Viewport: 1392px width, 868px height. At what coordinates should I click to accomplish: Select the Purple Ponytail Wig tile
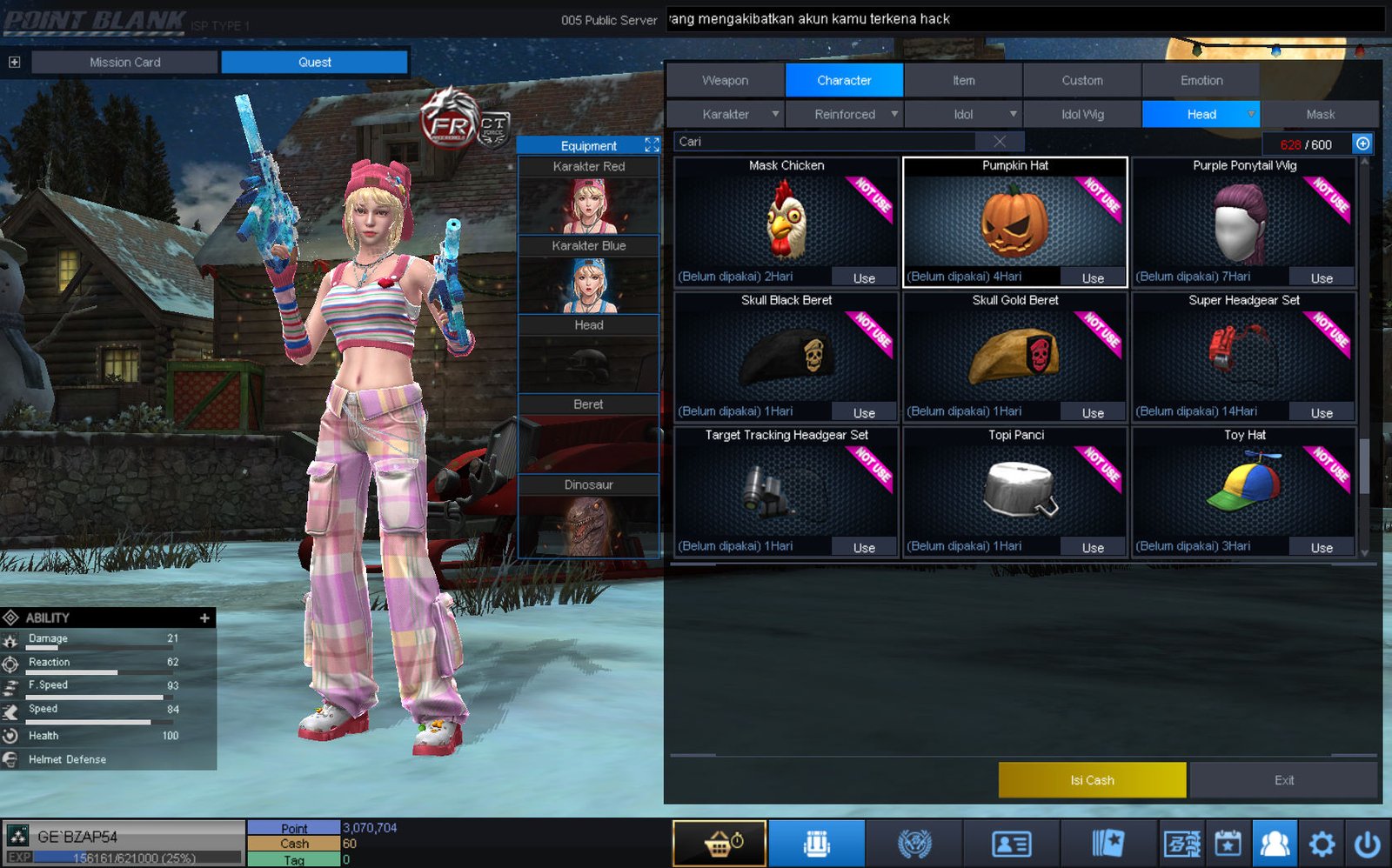coord(1243,222)
